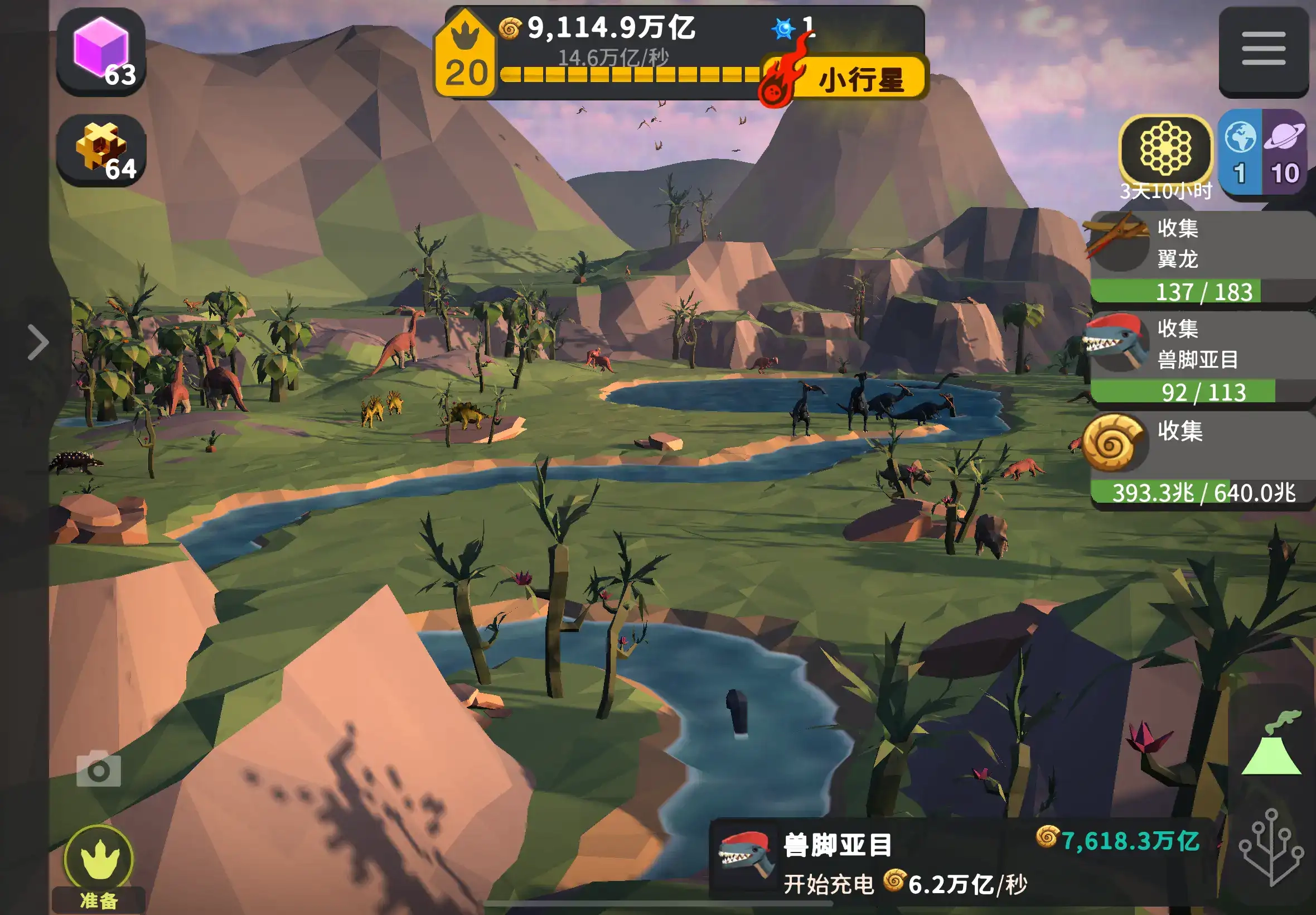
Task: Take a screenshot with camera icon
Action: (99, 770)
